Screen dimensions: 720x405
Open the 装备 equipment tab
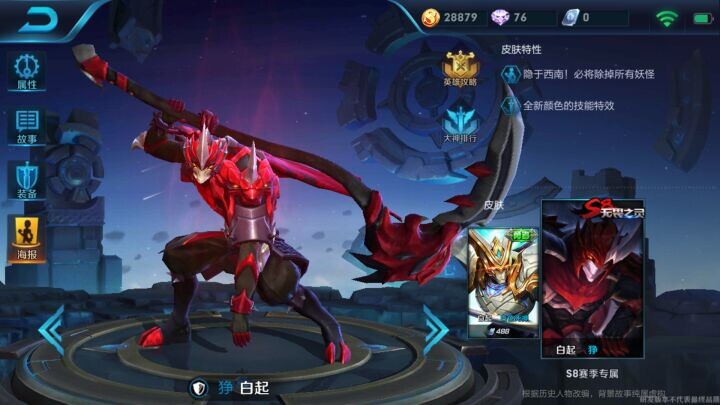point(27,181)
